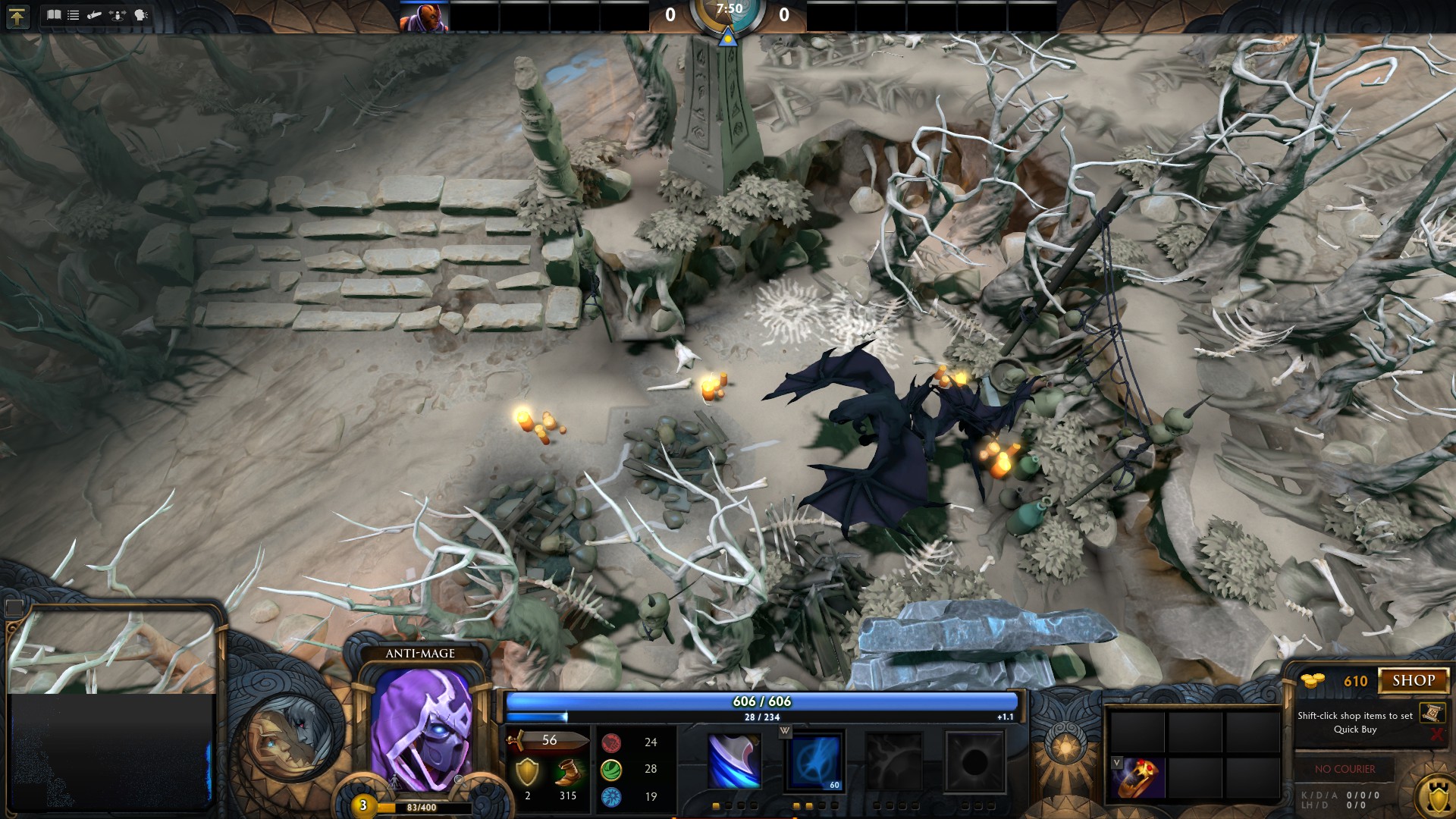Click the Quick Buy scroll icon
The height and width of the screenshot is (819, 1456).
[x=1432, y=713]
